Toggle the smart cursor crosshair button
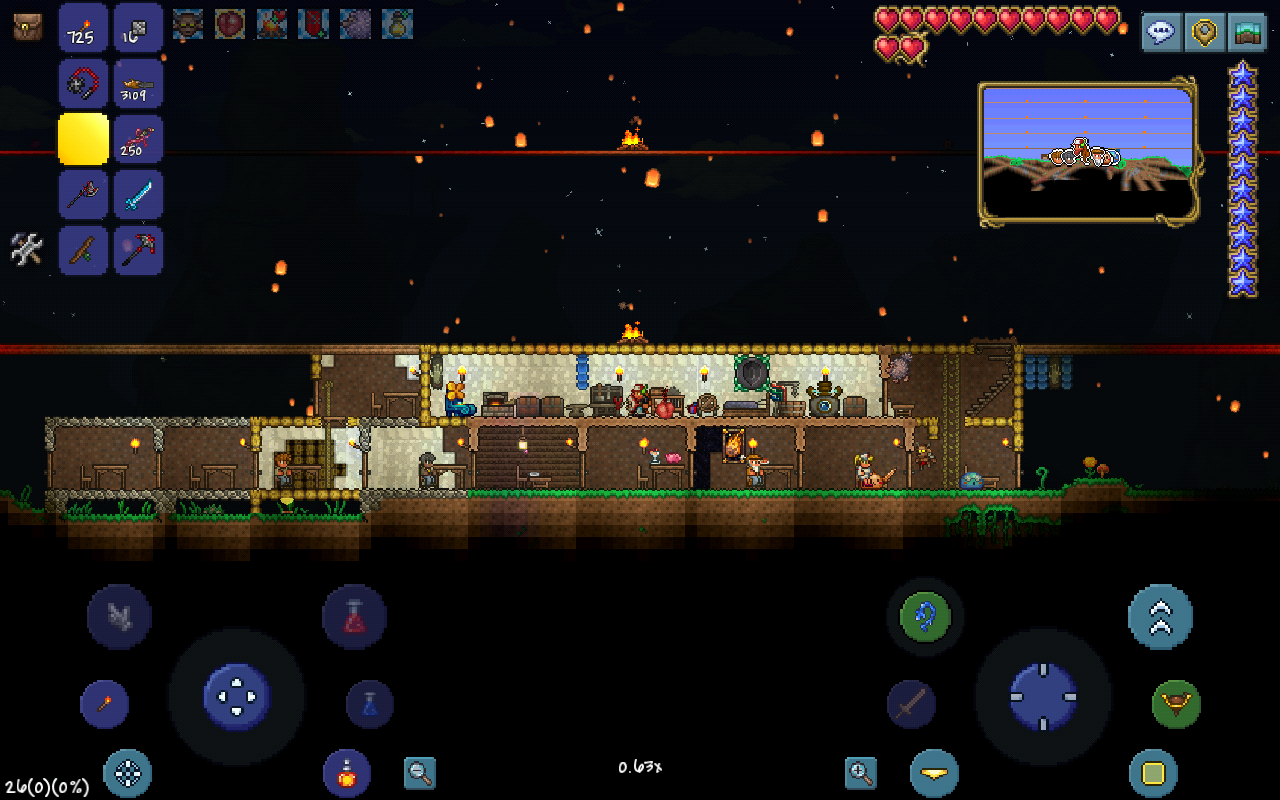This screenshot has width=1280, height=800. (128, 773)
